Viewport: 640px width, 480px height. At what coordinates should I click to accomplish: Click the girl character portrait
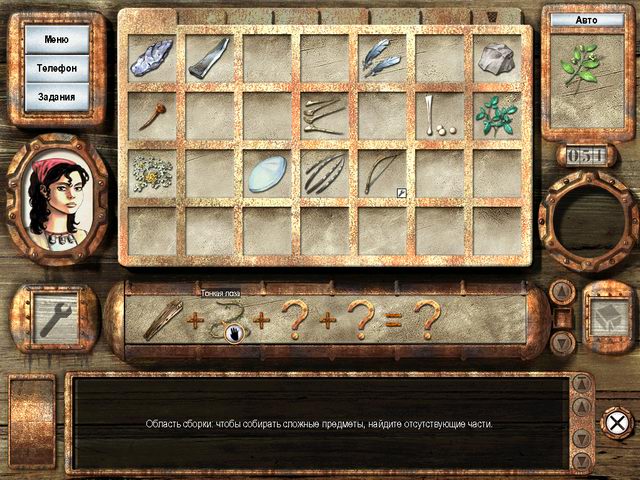57,188
